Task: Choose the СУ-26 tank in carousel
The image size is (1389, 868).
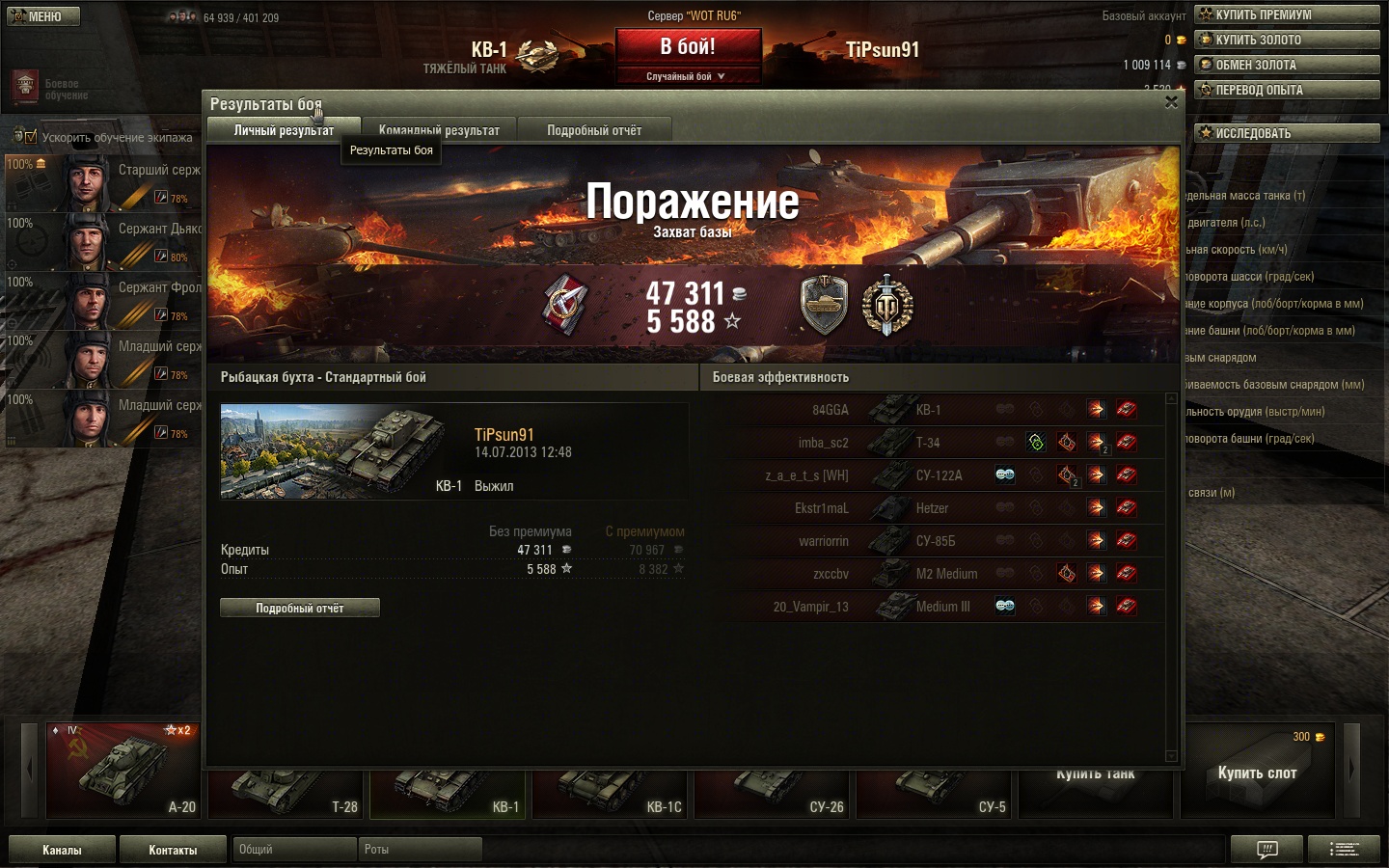Action: click(773, 793)
